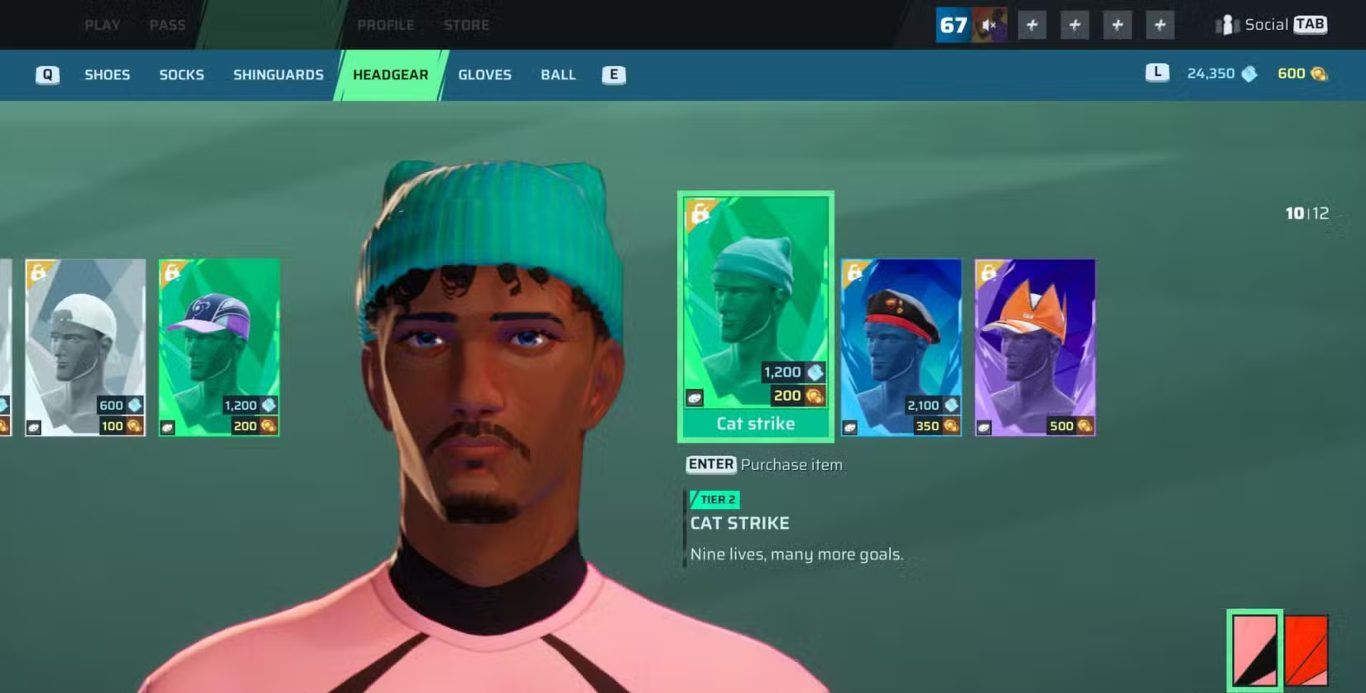Pick the officer cap with red band

(901, 347)
